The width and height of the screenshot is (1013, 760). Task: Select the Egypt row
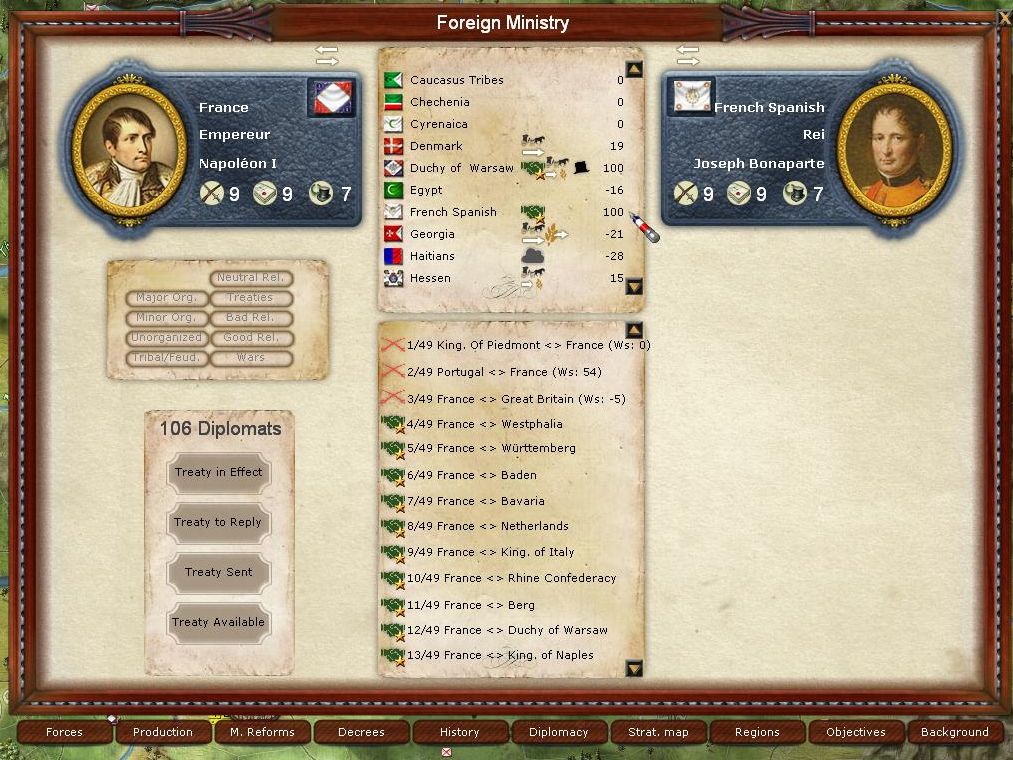pyautogui.click(x=426, y=190)
